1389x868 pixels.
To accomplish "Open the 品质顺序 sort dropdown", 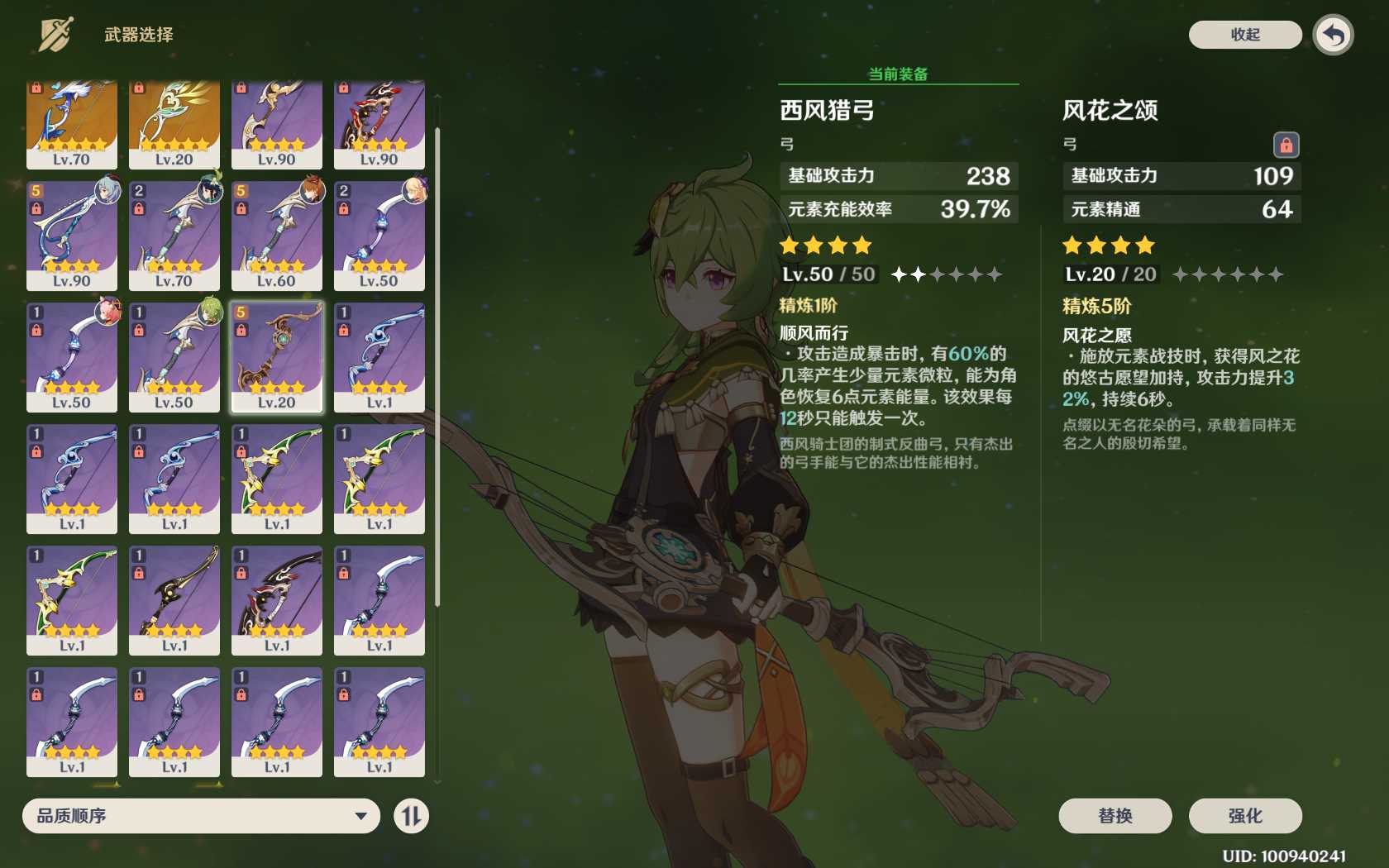I will (x=201, y=816).
